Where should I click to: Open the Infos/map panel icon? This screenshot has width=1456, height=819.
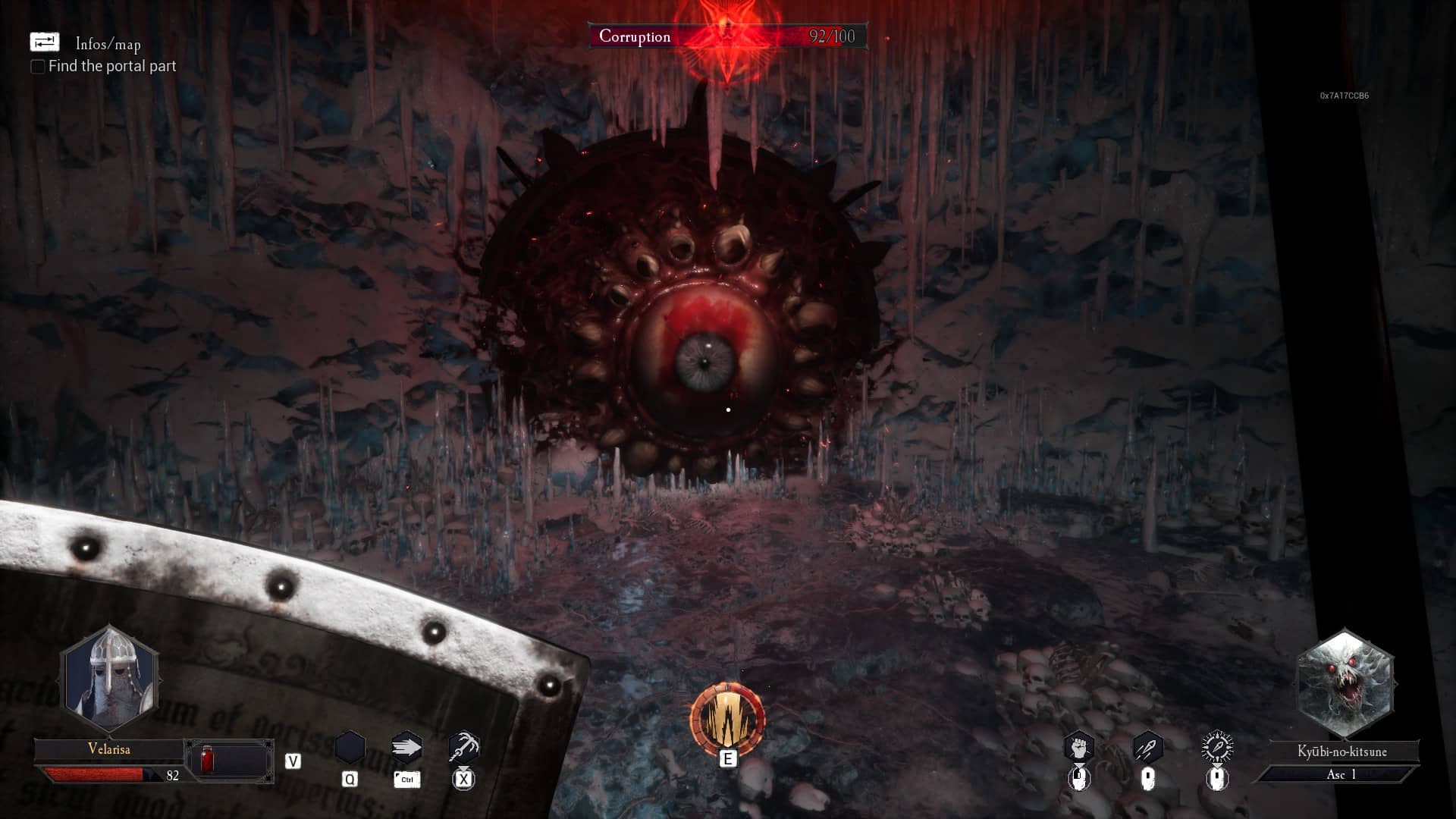click(44, 42)
